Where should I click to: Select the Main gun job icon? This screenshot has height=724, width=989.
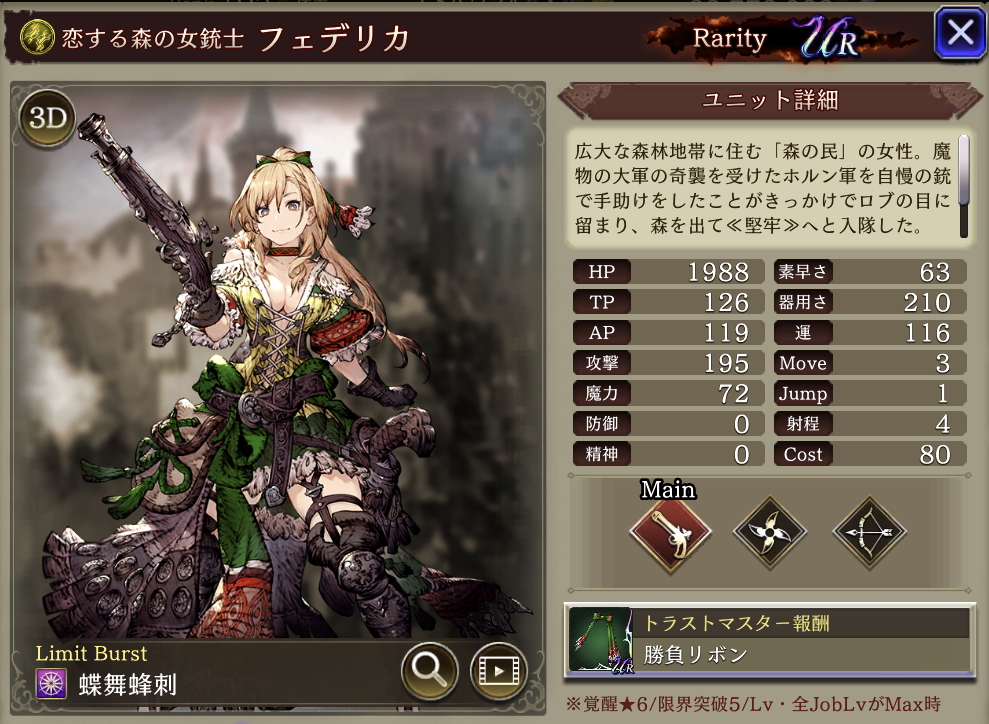[670, 534]
